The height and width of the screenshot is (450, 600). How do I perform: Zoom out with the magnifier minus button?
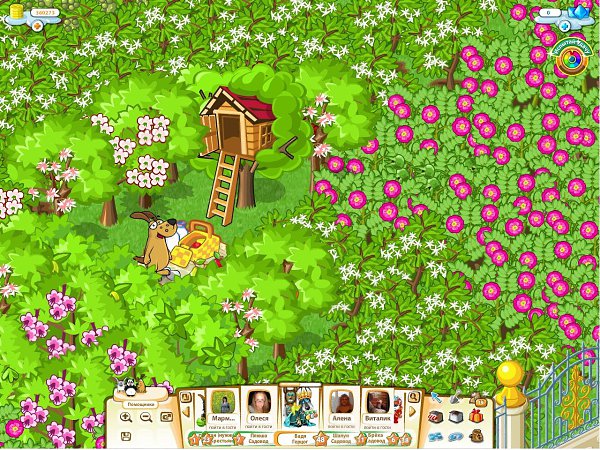pyautogui.click(x=146, y=417)
